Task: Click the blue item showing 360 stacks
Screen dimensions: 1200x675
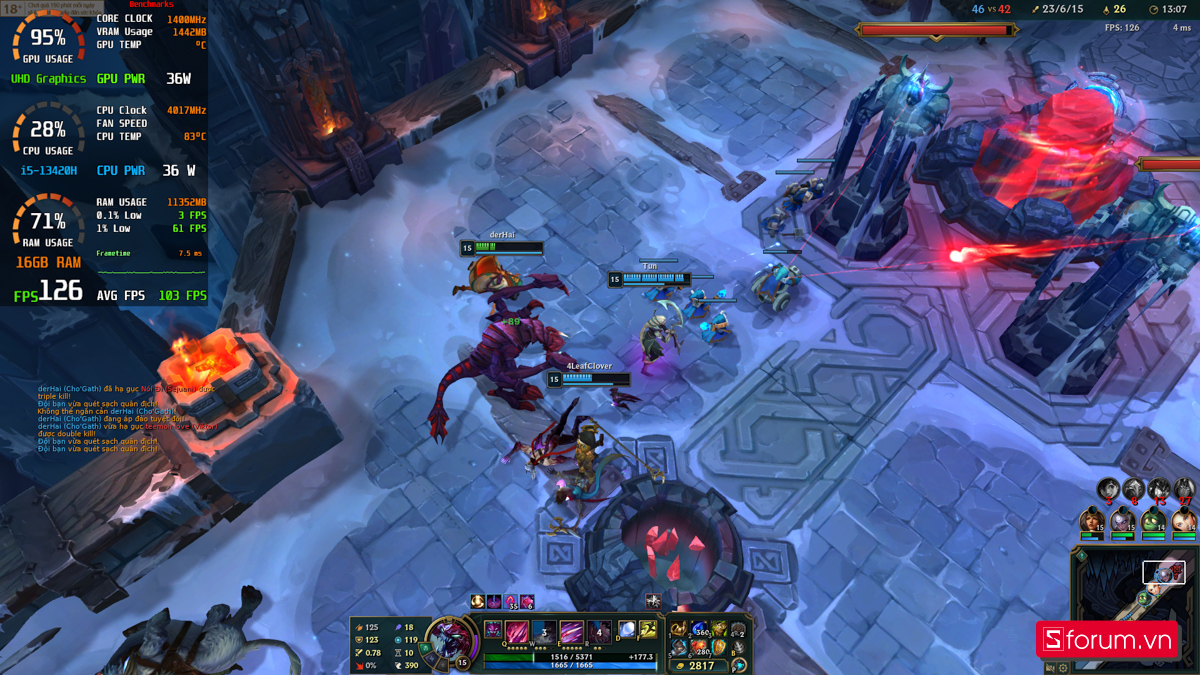Action: [x=700, y=629]
